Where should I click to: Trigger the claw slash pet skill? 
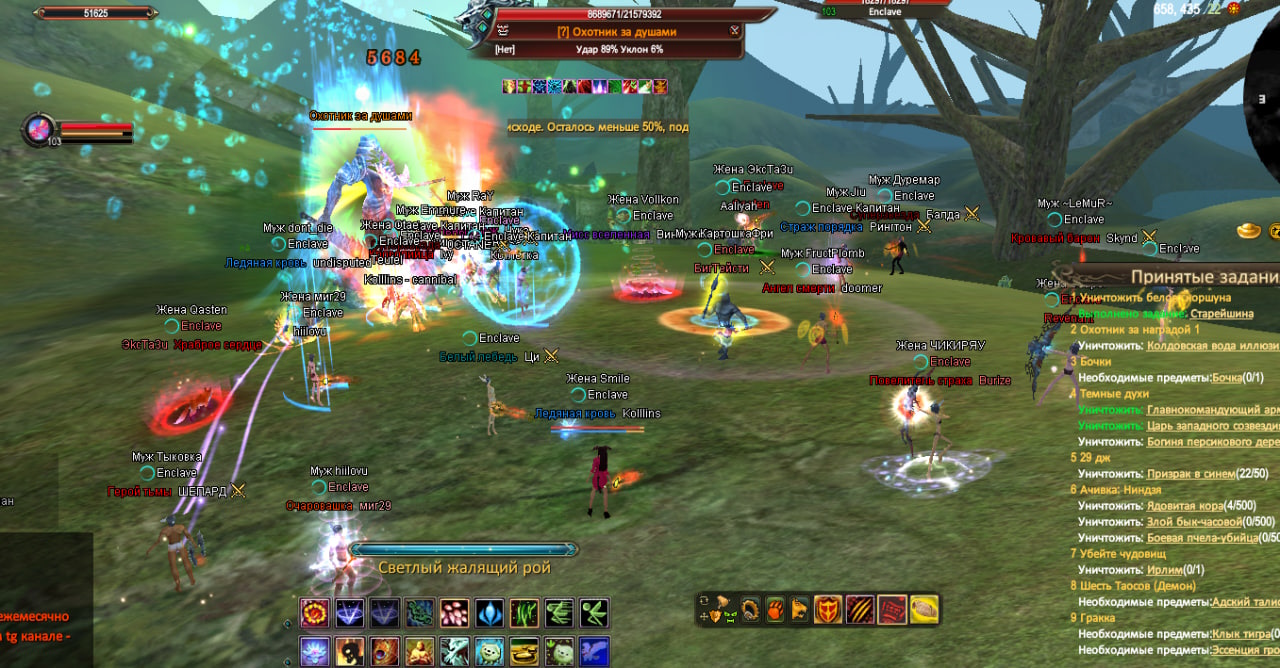tap(859, 609)
